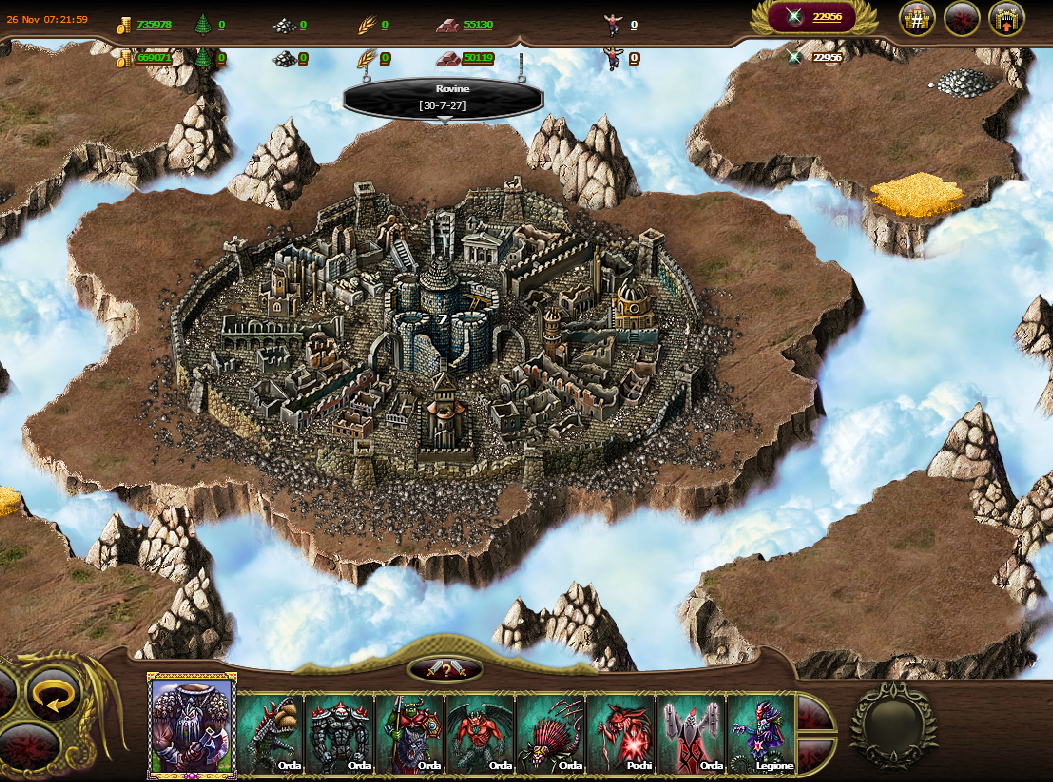Select the green orc shaman unit
This screenshot has width=1053, height=782.
(x=410, y=734)
